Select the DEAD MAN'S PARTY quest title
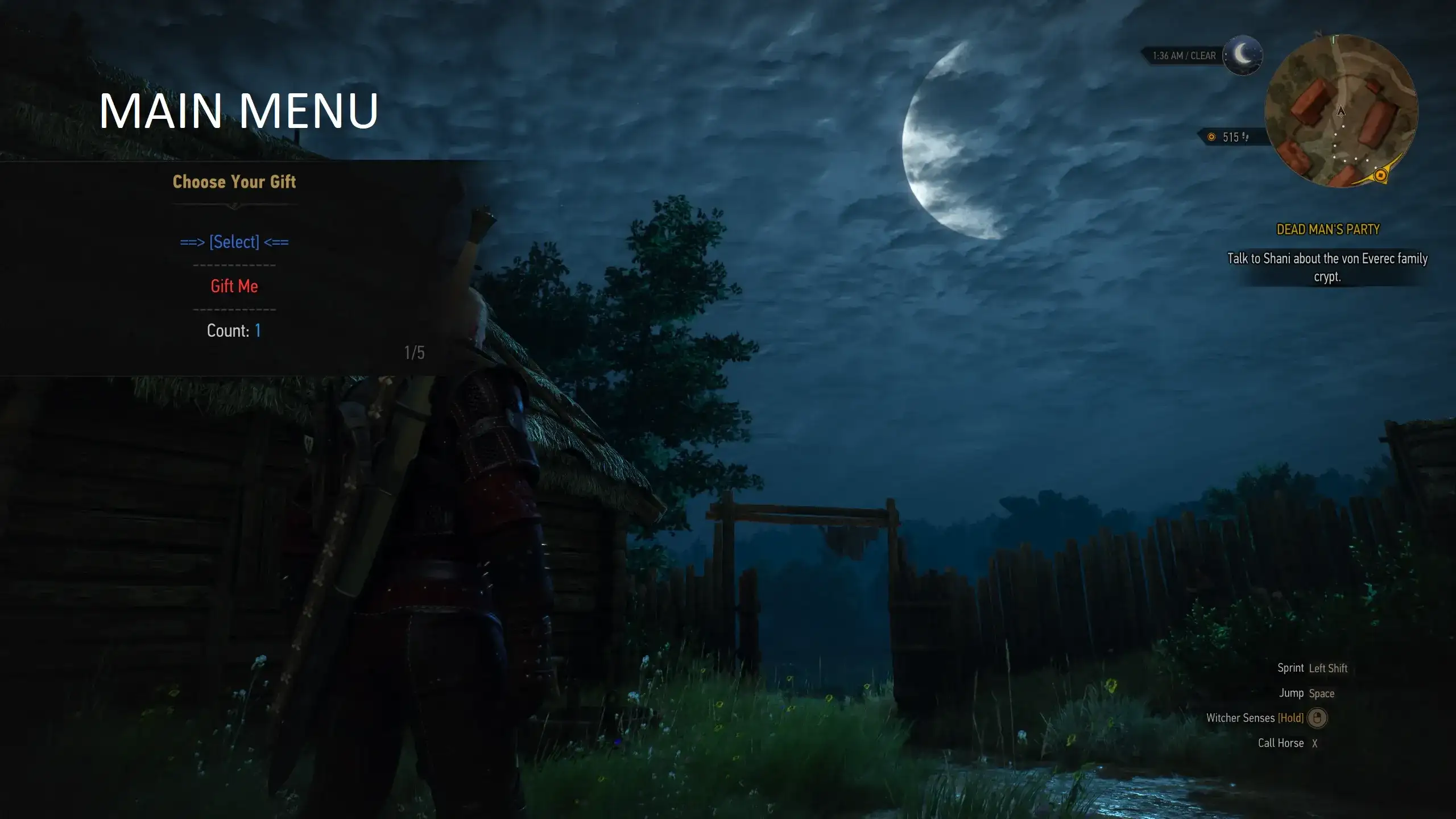The width and height of the screenshot is (1456, 819). coord(1328,229)
